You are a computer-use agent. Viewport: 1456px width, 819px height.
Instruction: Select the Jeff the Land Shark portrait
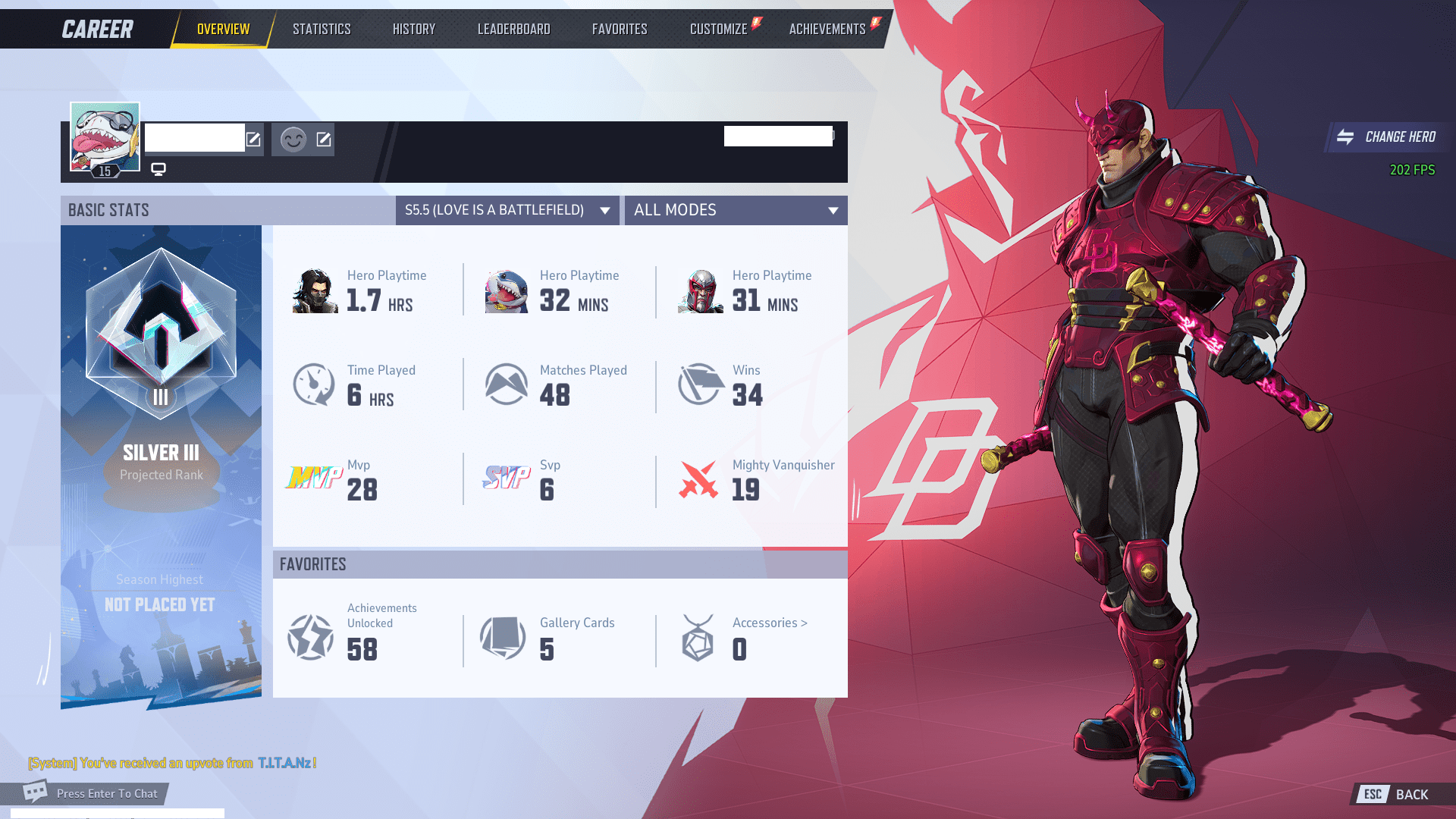point(507,290)
